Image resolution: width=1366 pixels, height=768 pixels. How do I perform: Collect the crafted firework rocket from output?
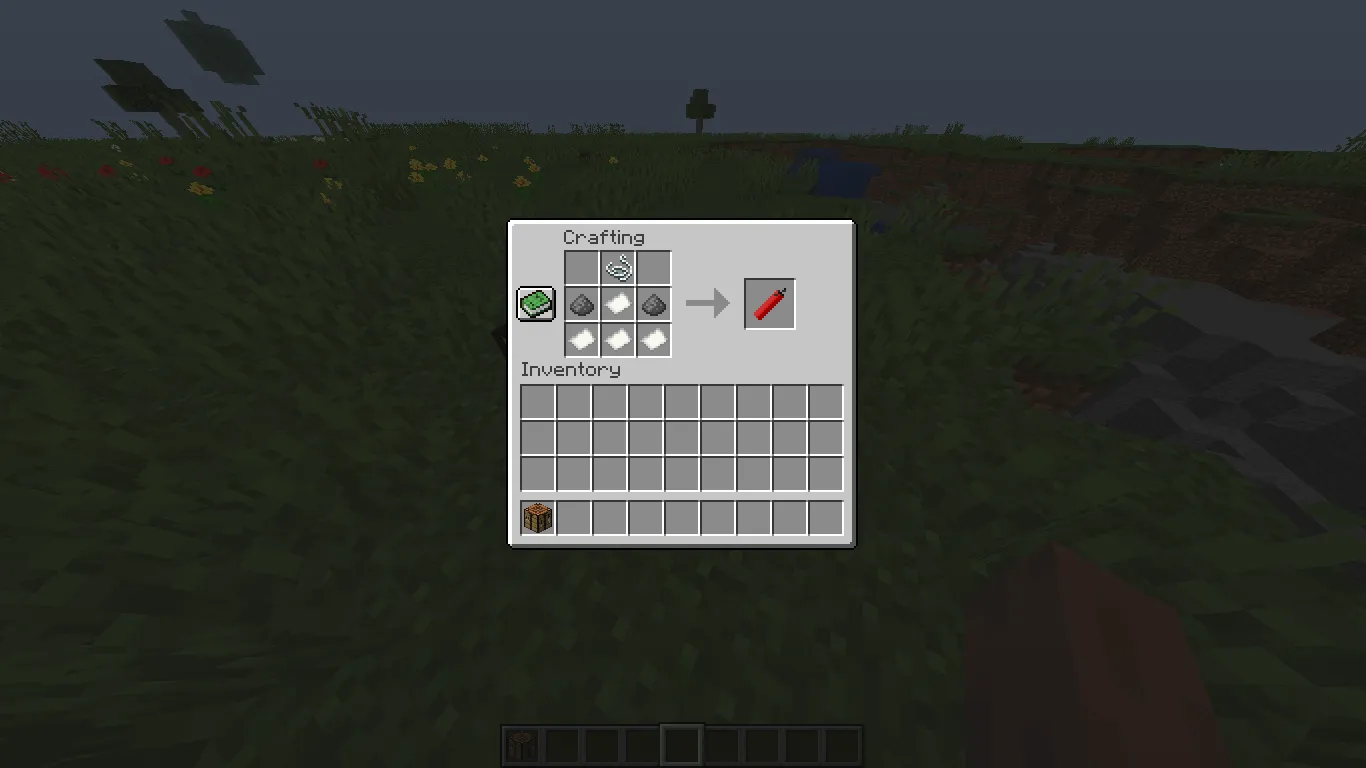pos(769,303)
